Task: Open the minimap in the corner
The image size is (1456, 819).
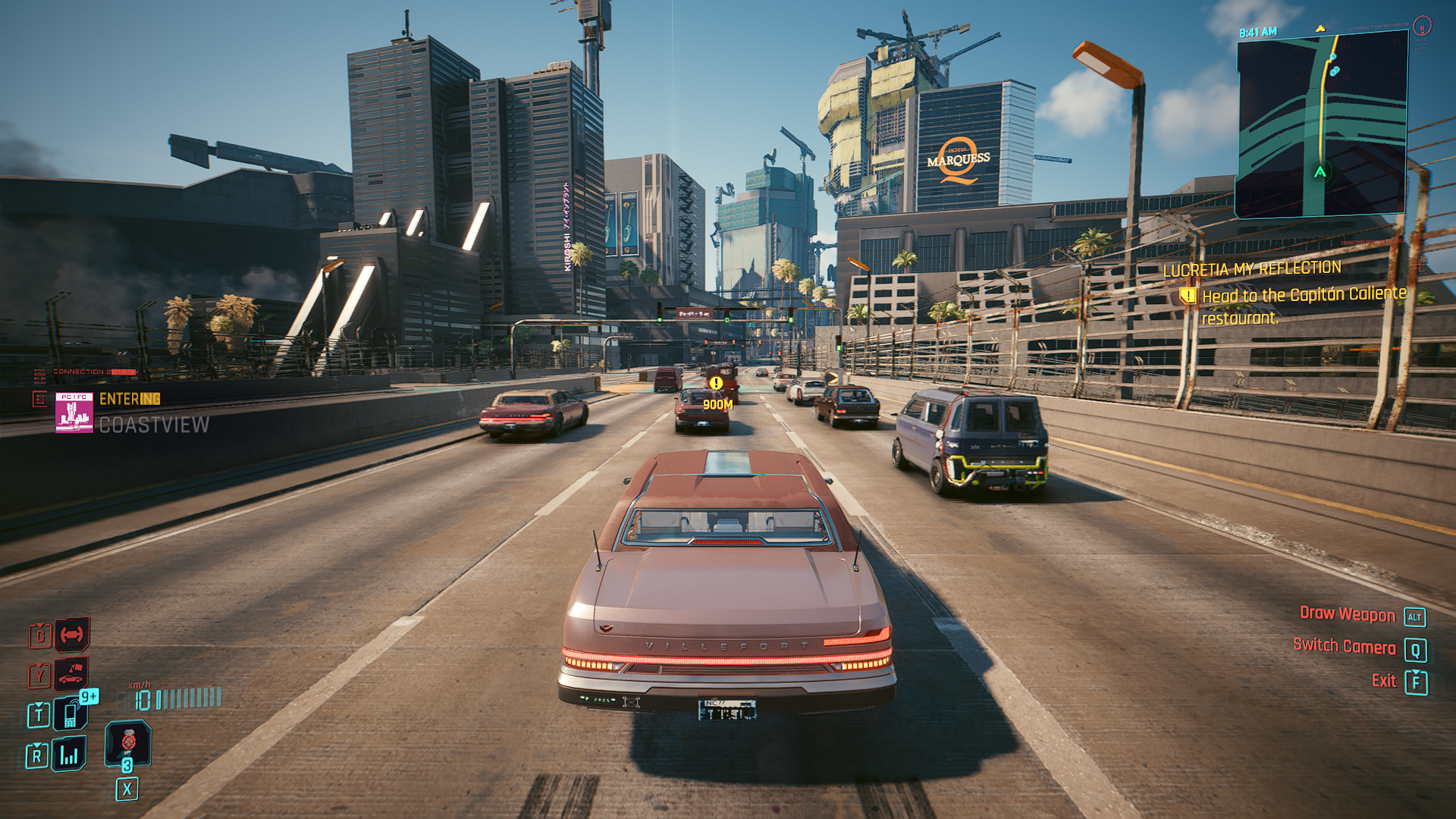Action: tap(1321, 126)
